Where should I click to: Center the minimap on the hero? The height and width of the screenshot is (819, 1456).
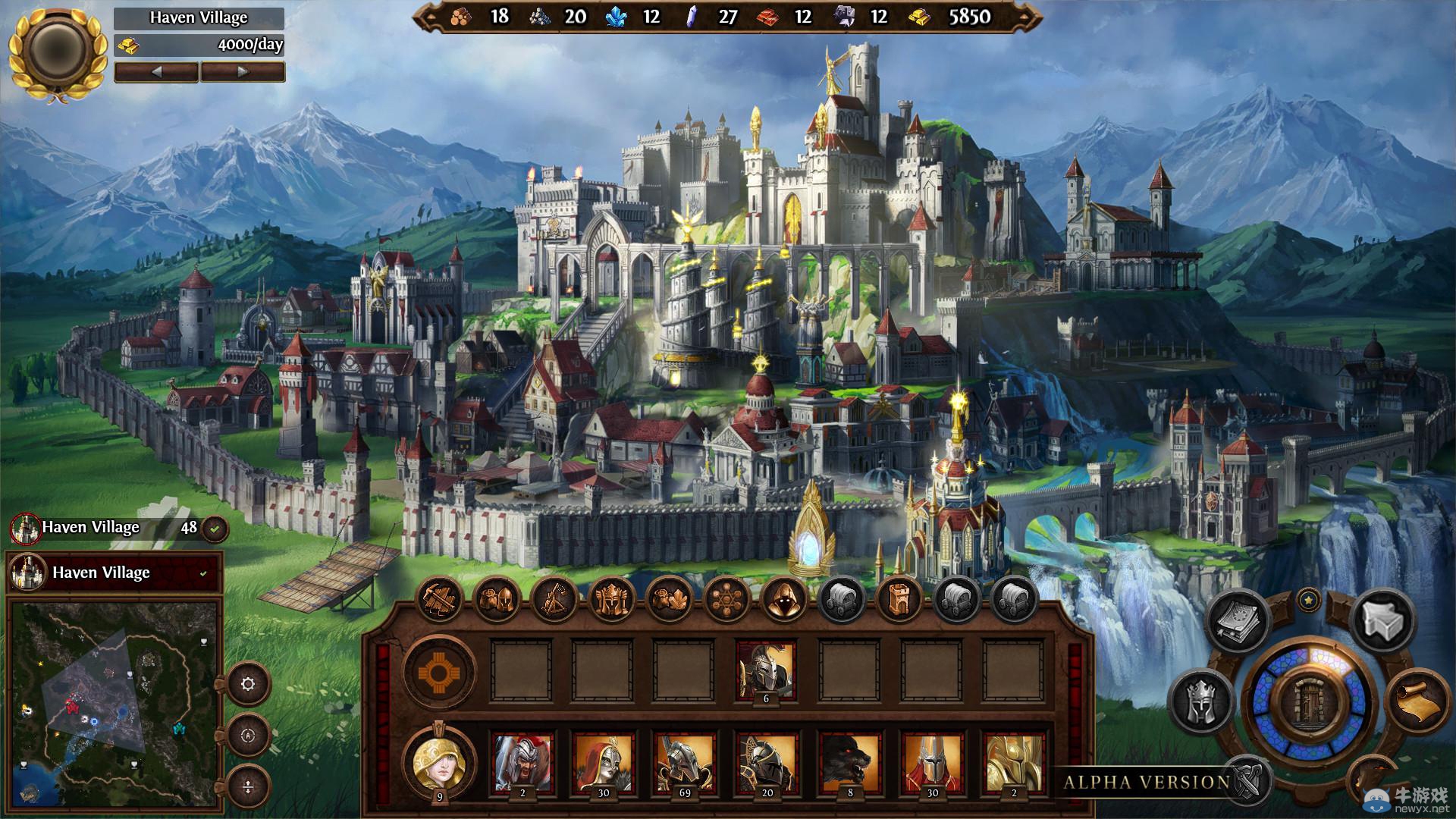click(248, 736)
